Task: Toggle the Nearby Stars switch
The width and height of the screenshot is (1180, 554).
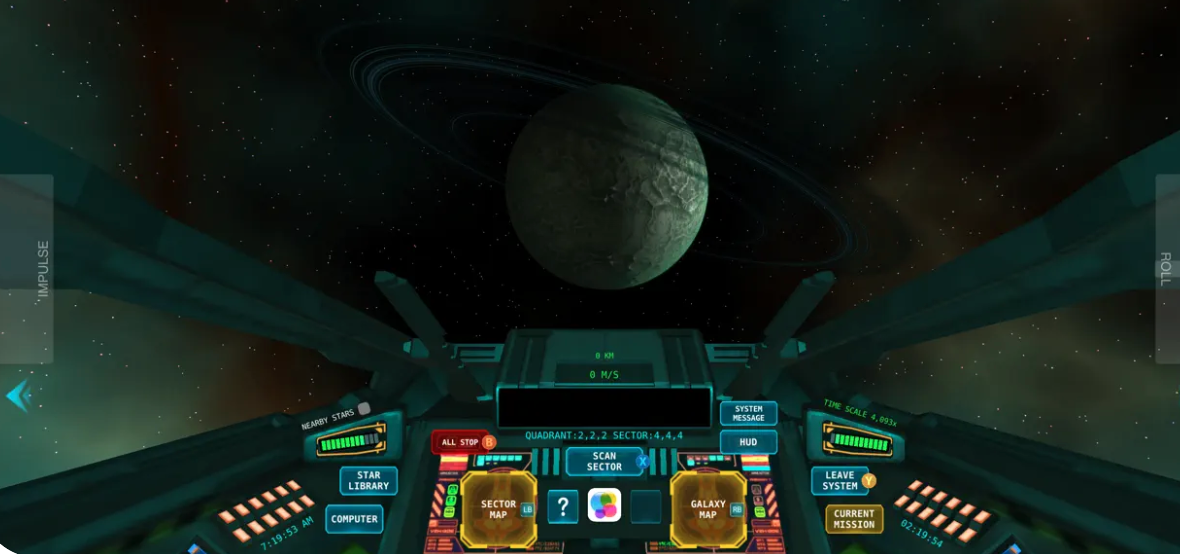Action: point(364,408)
